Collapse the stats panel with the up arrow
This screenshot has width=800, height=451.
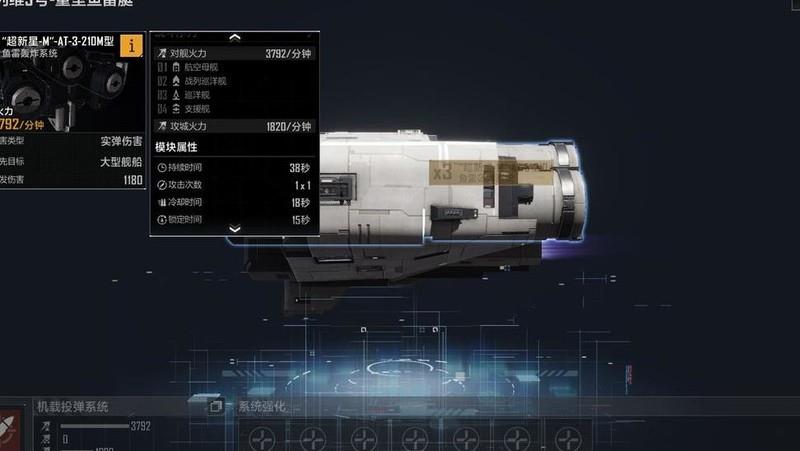[235, 38]
